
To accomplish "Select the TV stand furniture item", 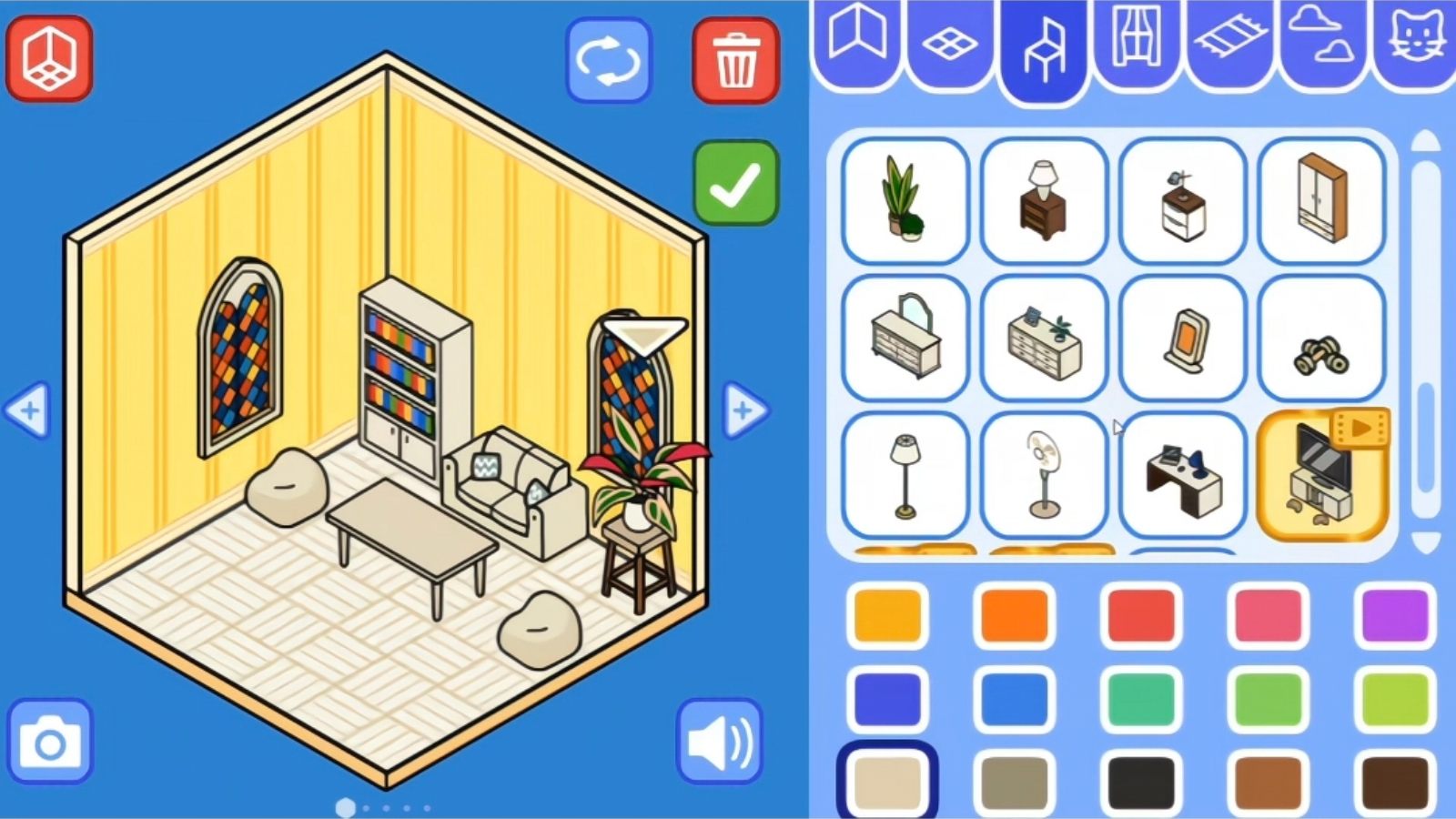I will click(1320, 474).
